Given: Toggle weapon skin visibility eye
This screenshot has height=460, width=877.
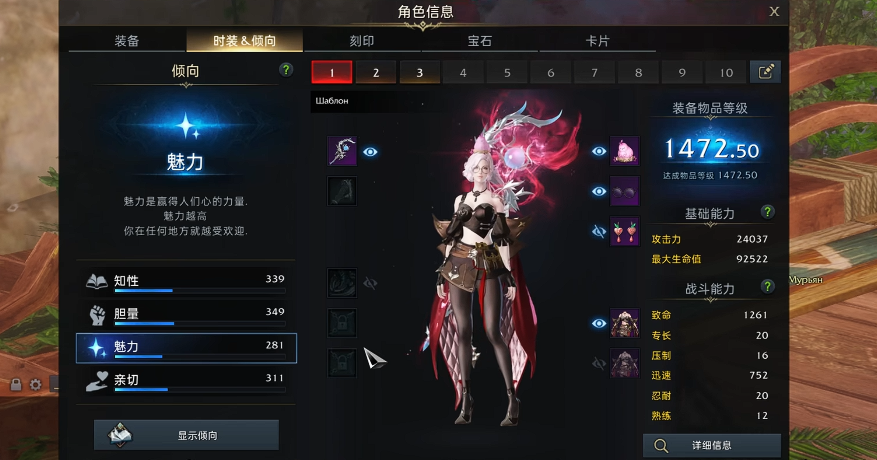Looking at the screenshot, I should point(371,152).
